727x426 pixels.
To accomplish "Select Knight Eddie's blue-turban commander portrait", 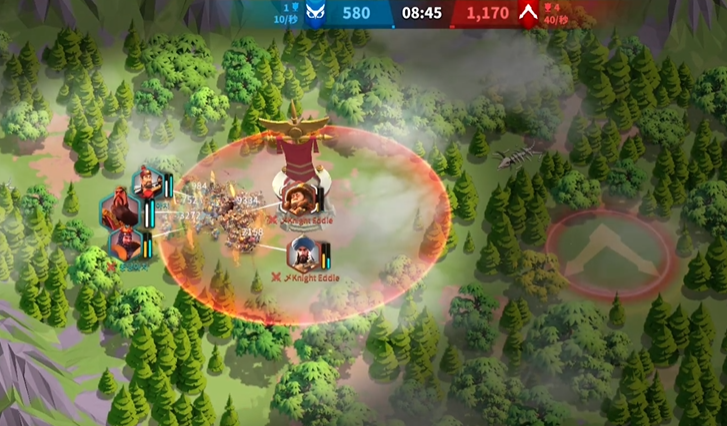I will point(304,254).
